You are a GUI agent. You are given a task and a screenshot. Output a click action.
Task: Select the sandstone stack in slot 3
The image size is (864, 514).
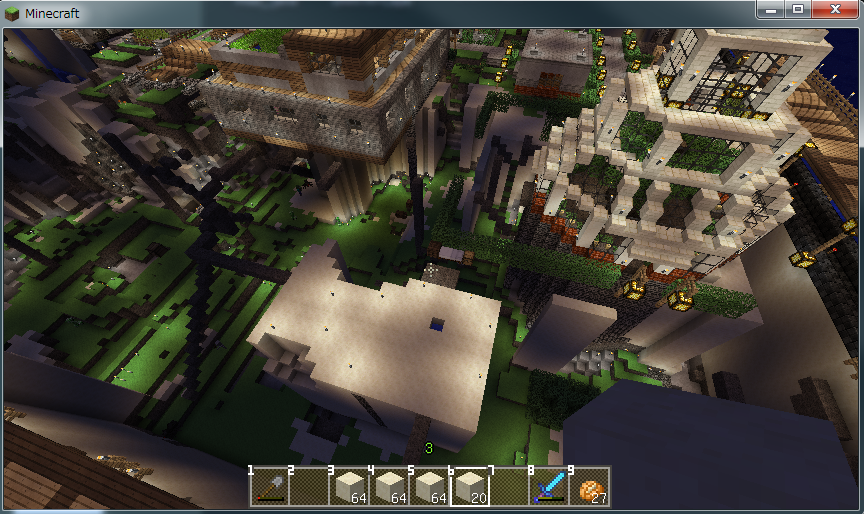click(349, 487)
